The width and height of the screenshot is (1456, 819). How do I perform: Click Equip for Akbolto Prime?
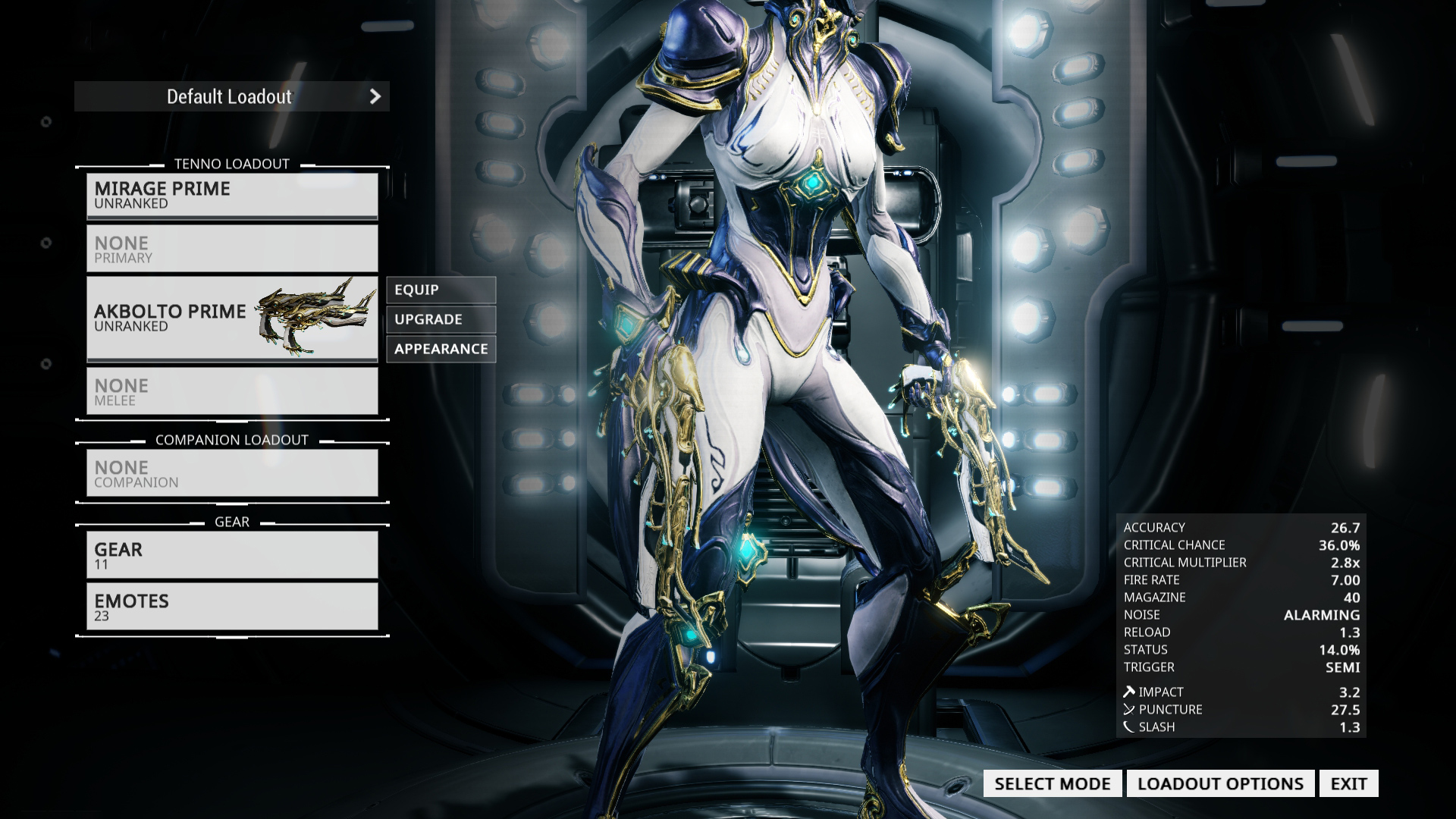(x=441, y=290)
